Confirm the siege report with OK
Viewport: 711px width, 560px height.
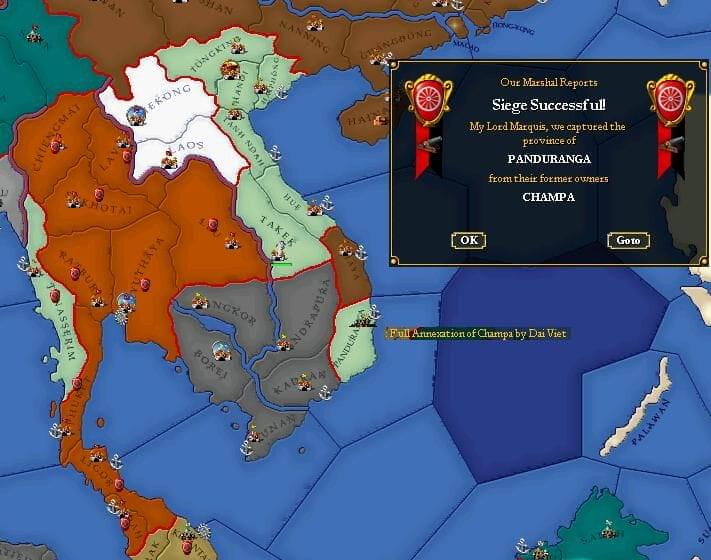coord(468,240)
